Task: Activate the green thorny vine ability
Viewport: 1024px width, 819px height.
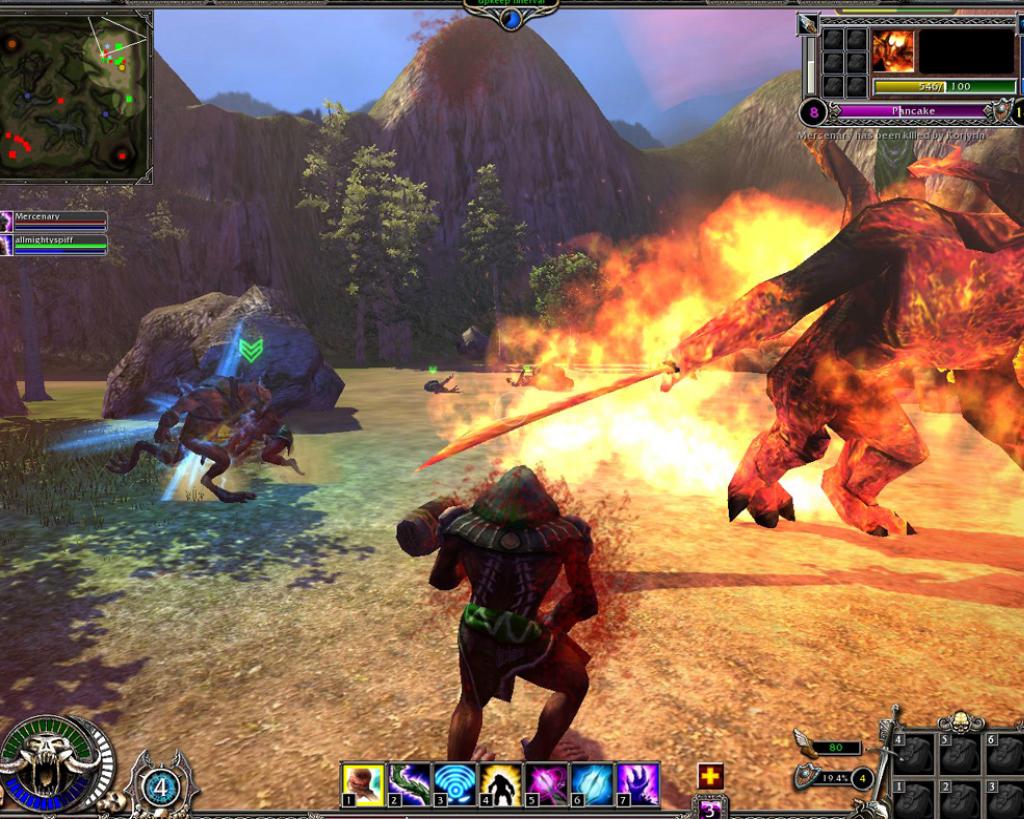Action: 409,784
